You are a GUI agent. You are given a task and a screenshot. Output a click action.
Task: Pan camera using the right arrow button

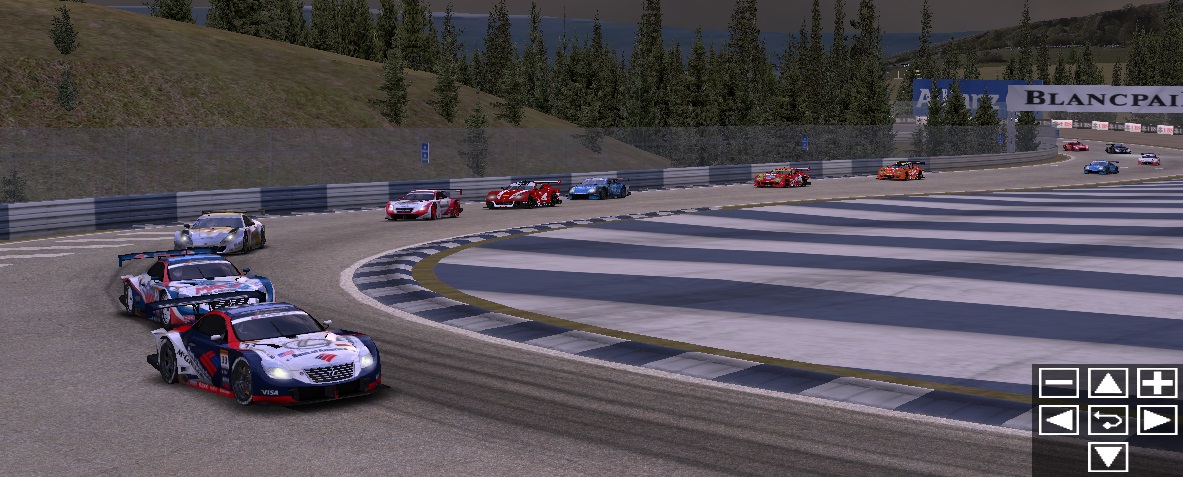tap(1157, 420)
